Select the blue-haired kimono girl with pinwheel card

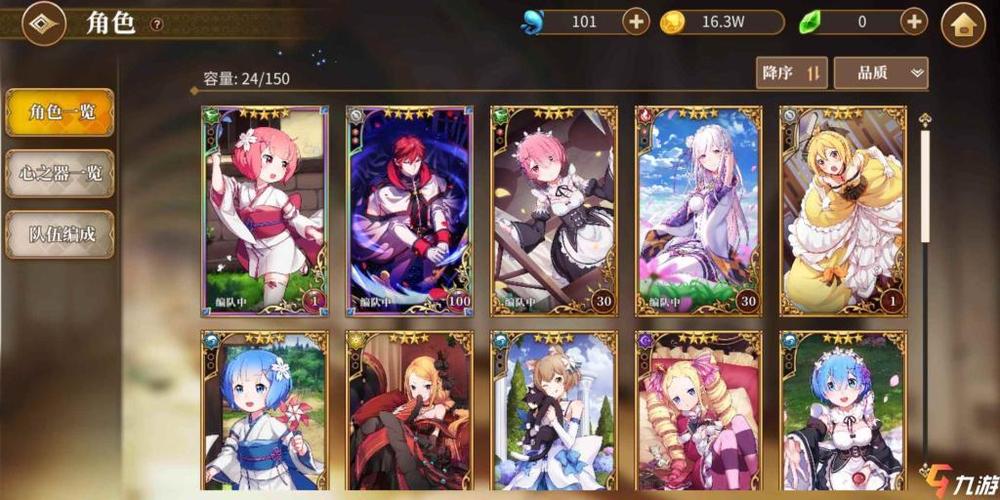(x=265, y=410)
